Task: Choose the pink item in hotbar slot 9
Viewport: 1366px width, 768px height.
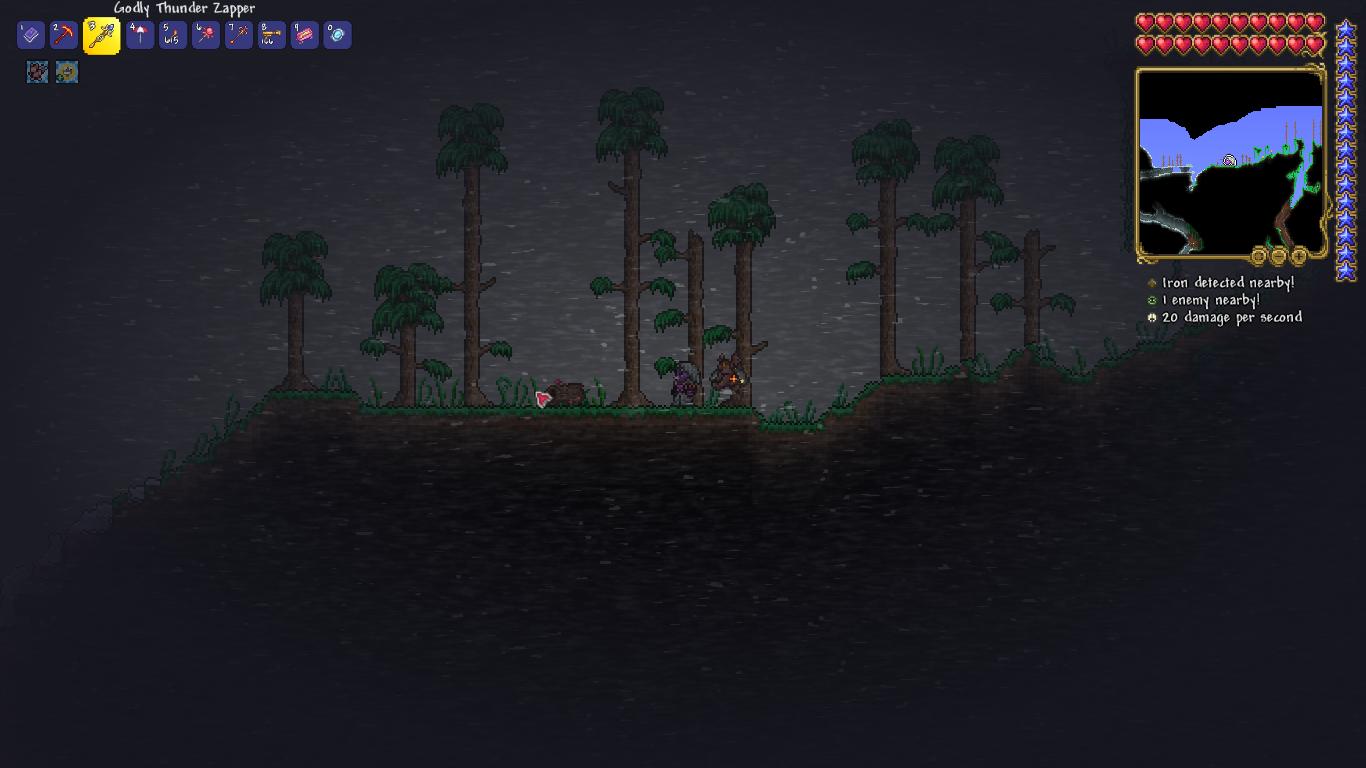Action: pyautogui.click(x=305, y=36)
